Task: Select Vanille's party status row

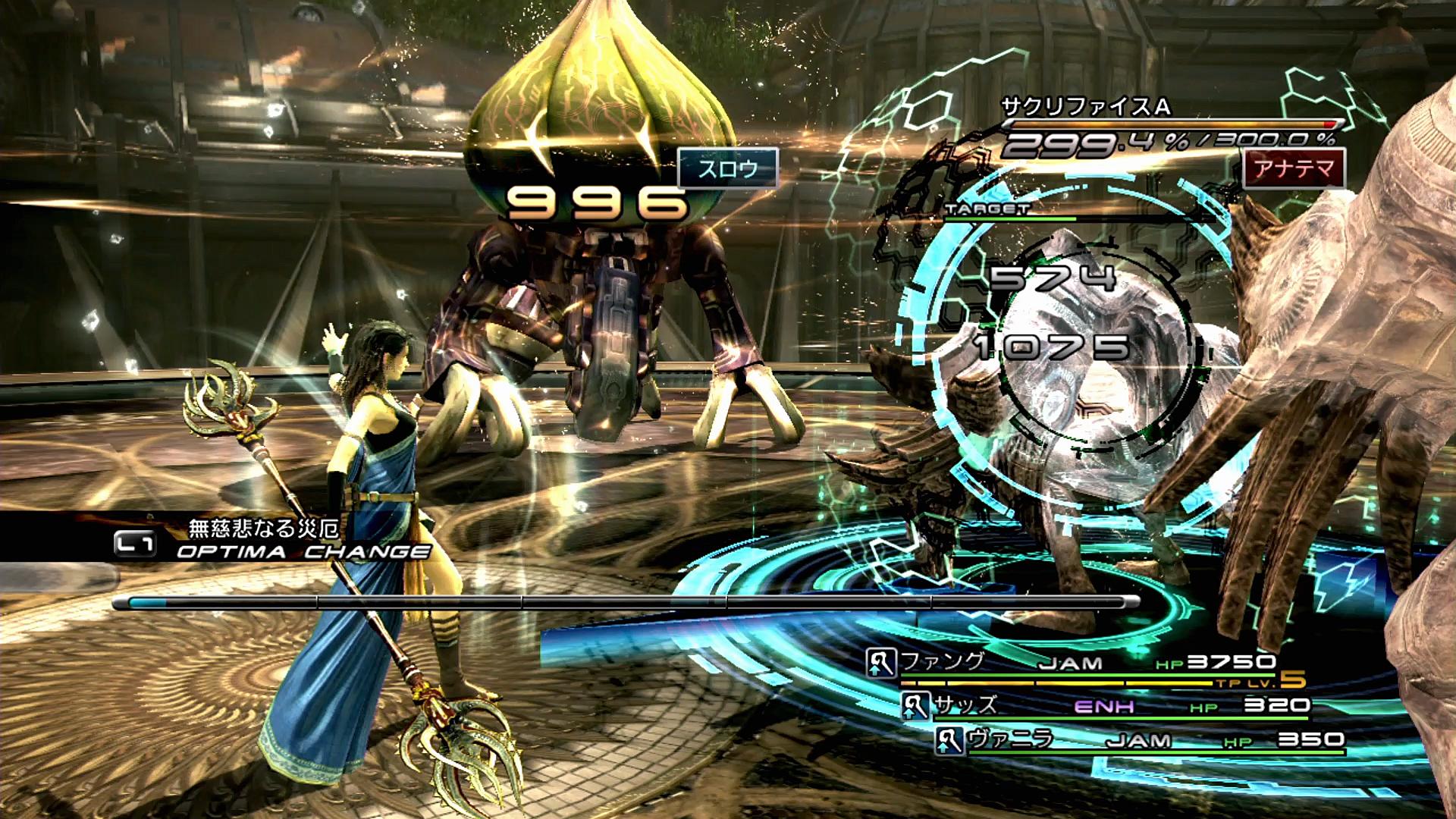Action: 1139,740
